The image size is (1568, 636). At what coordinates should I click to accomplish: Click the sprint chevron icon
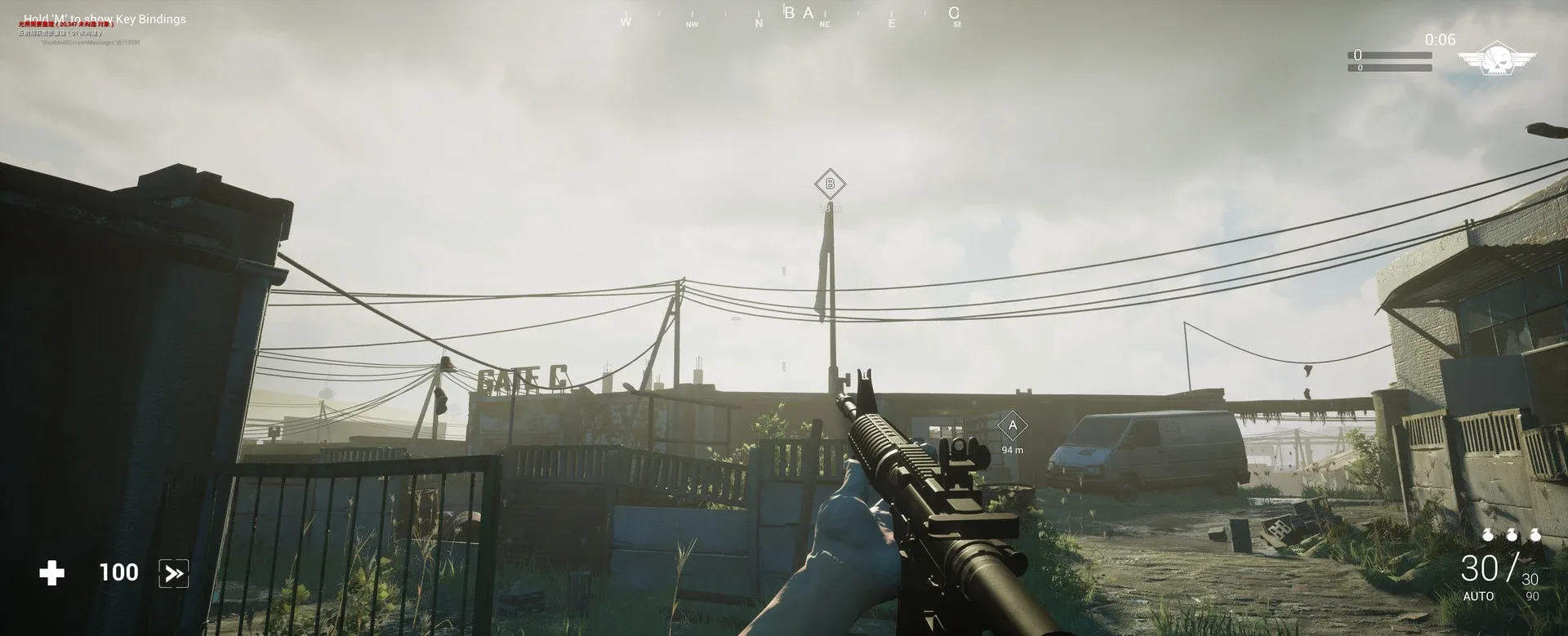coord(173,572)
